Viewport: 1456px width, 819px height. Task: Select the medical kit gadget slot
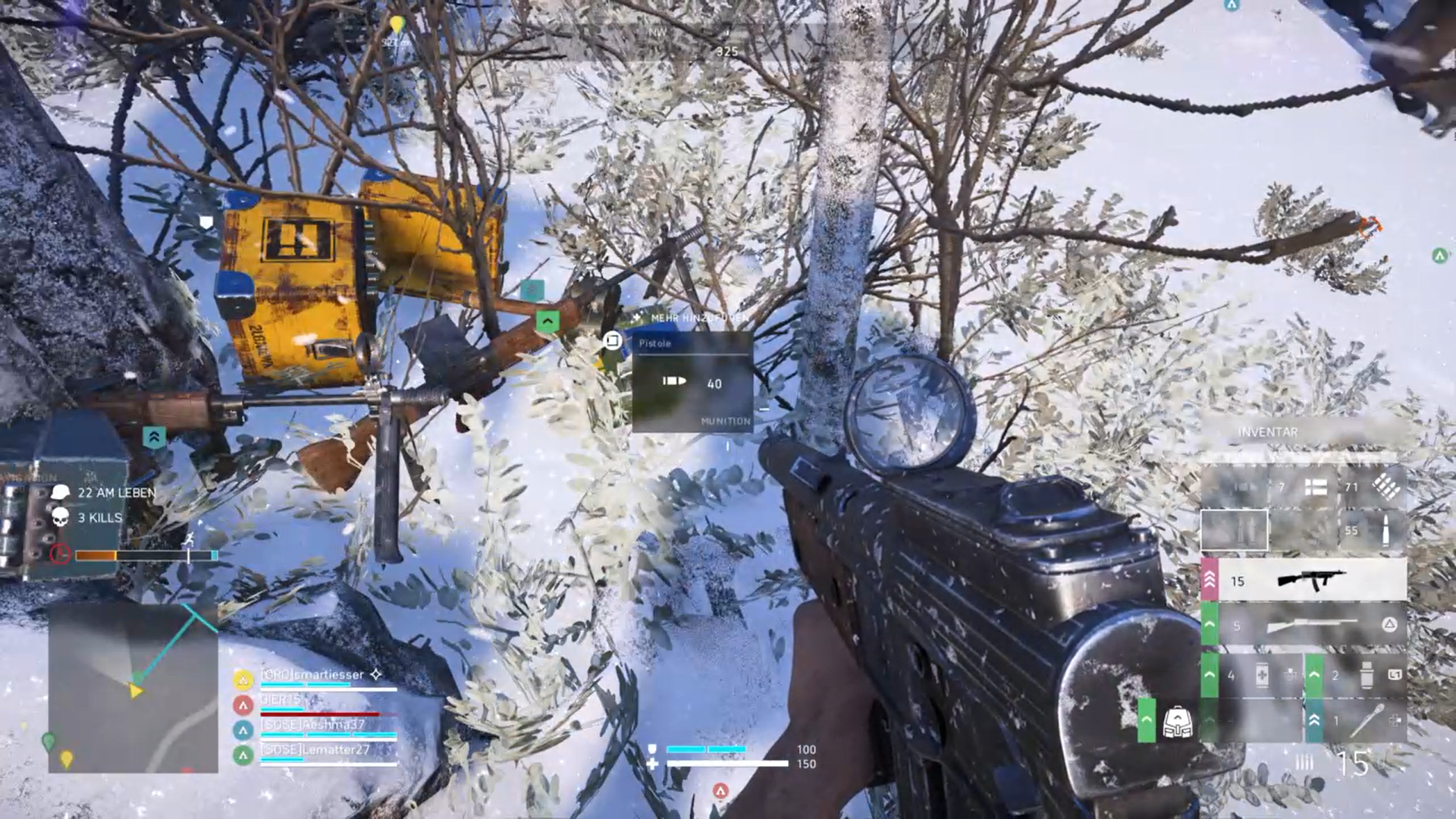[1260, 675]
